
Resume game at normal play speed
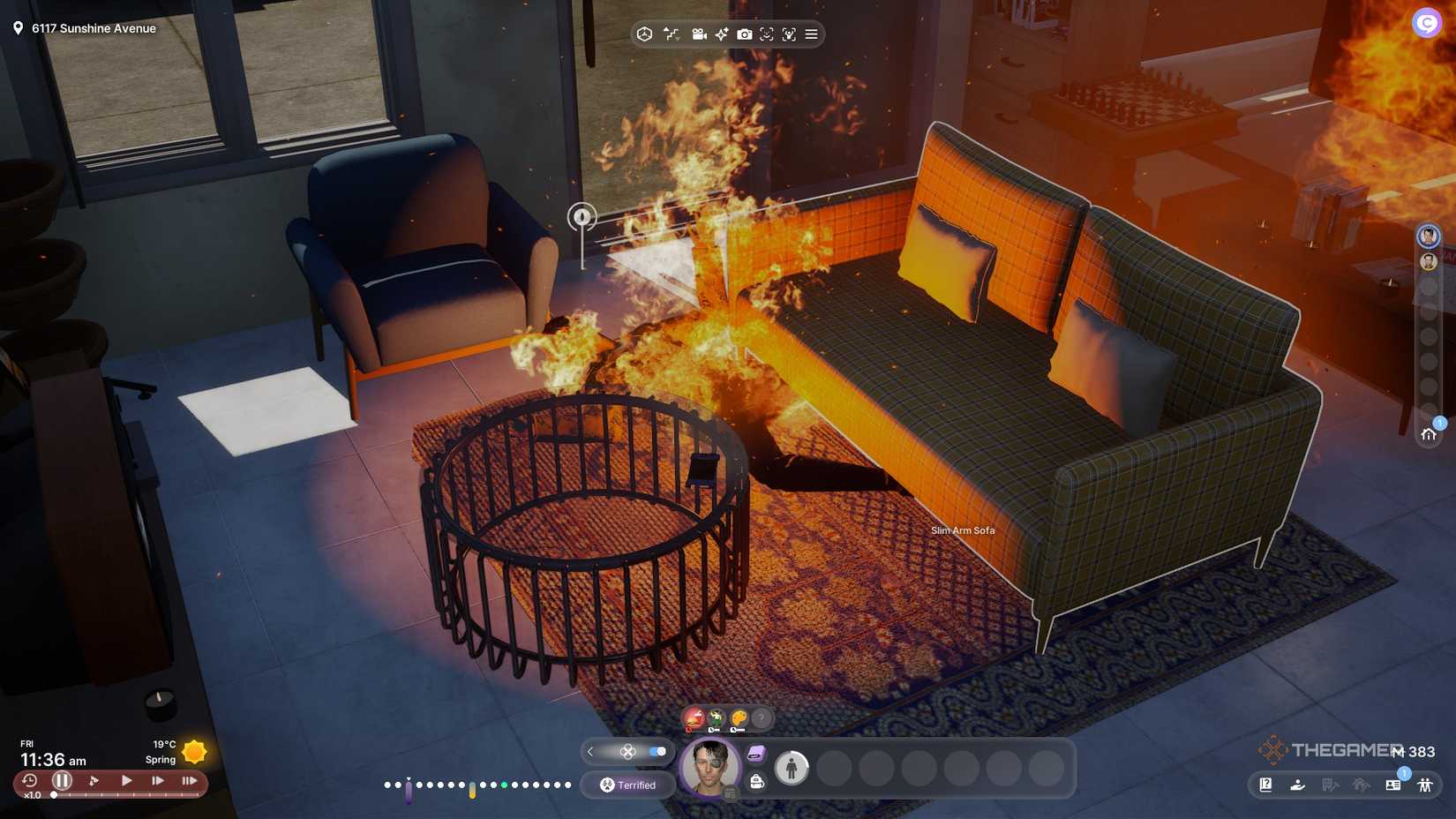pos(126,780)
